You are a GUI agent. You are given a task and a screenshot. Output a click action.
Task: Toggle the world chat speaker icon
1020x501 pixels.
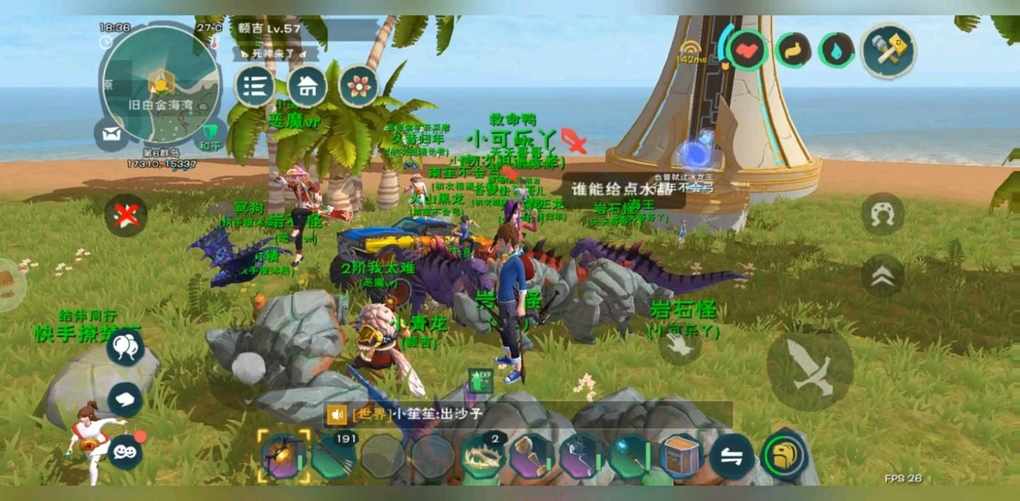point(336,414)
